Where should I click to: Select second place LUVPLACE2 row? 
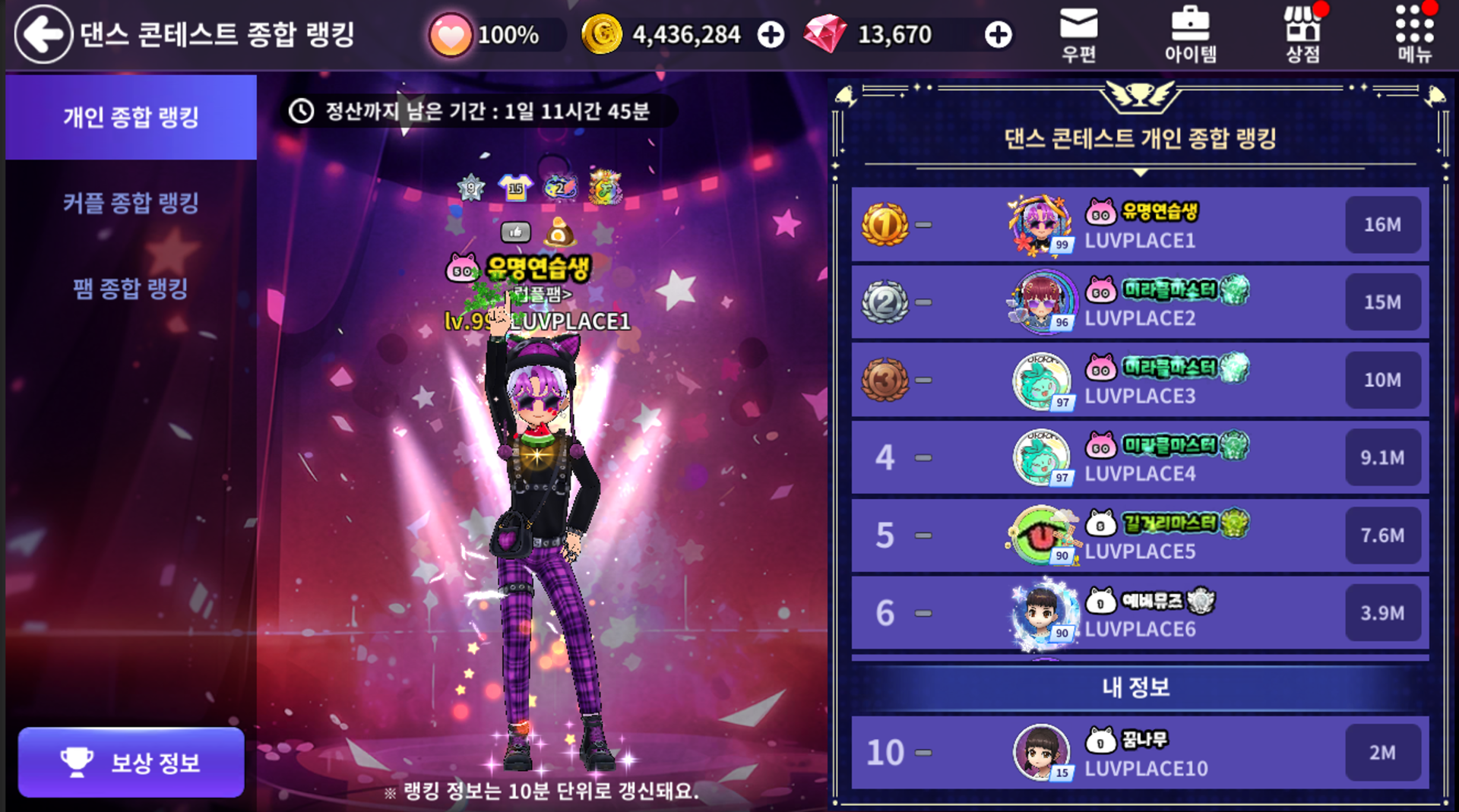[x=1140, y=302]
